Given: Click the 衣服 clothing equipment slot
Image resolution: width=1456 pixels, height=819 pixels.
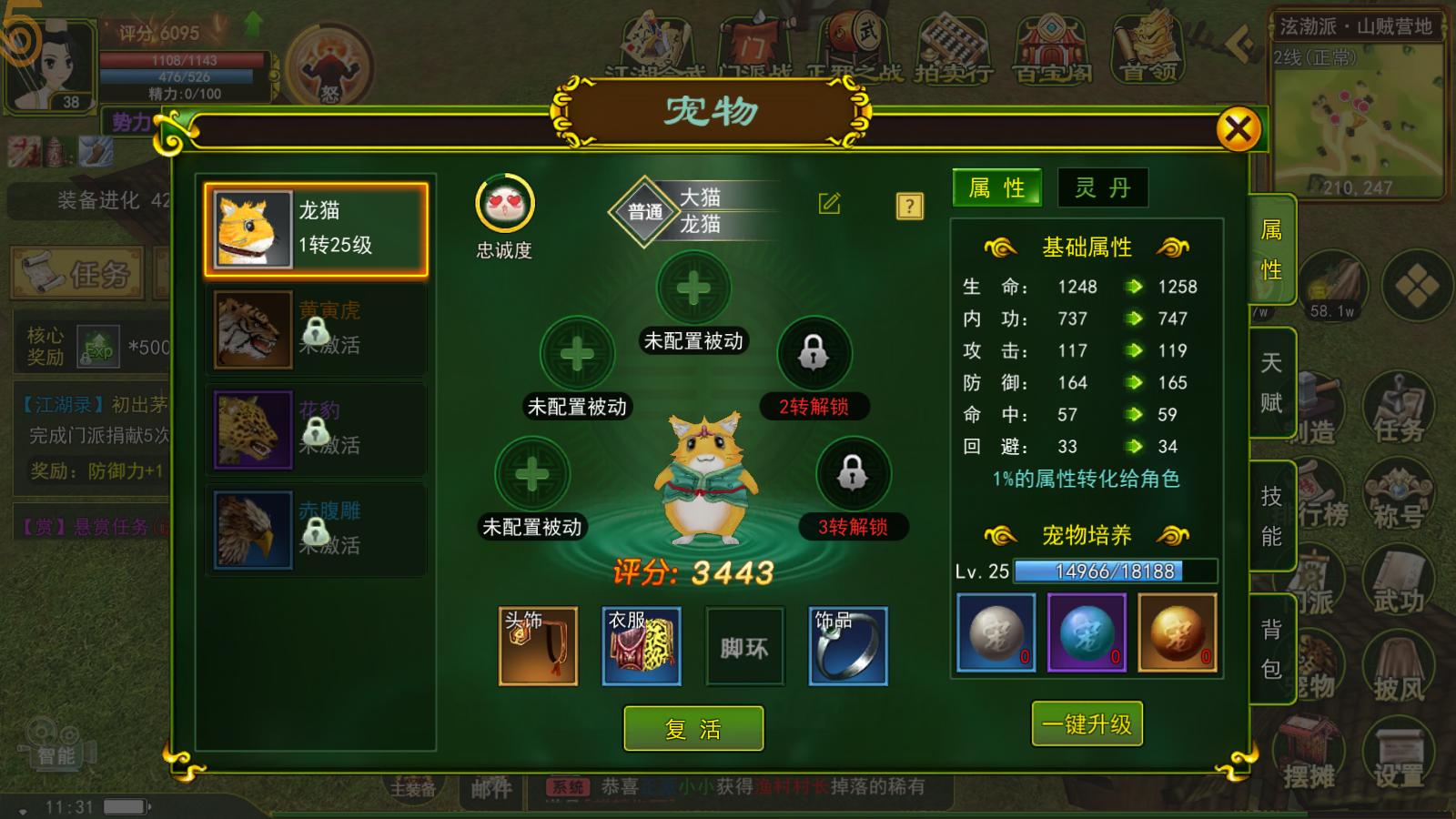Looking at the screenshot, I should pyautogui.click(x=640, y=645).
